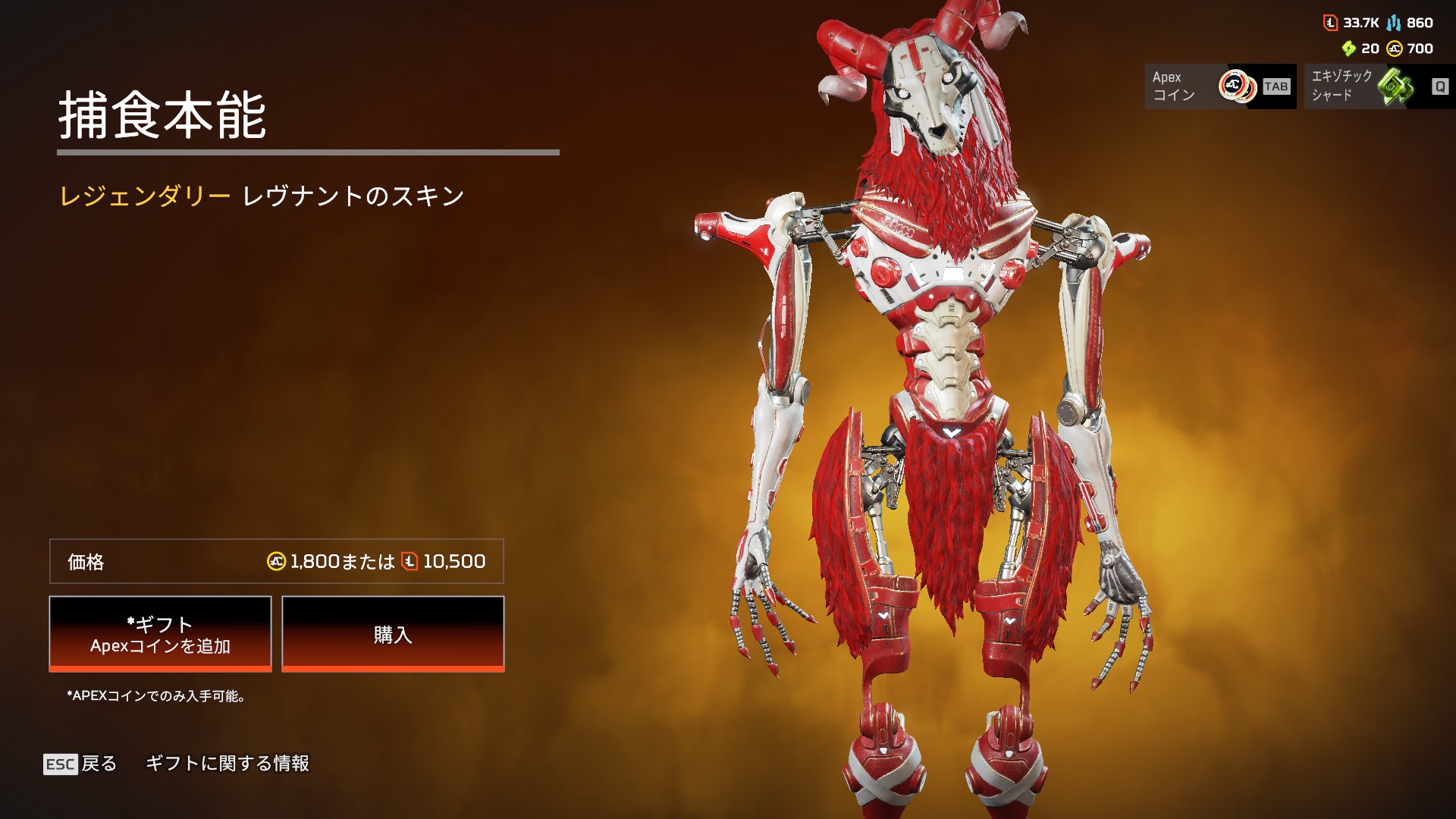Open ギフトに関する情報 gift info
The image size is (1456, 819).
tap(227, 764)
